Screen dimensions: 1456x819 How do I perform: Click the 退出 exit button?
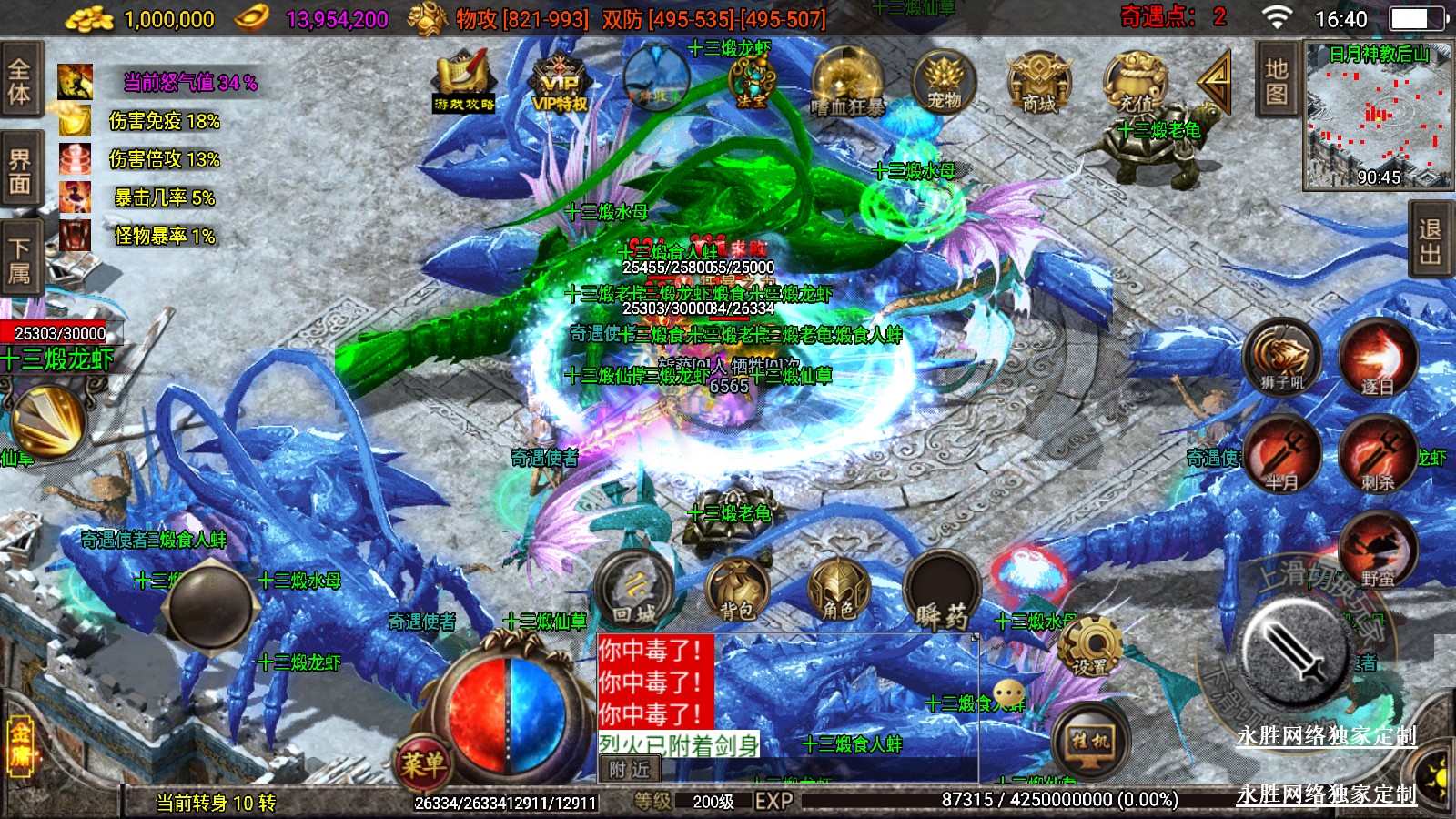tap(1430, 242)
